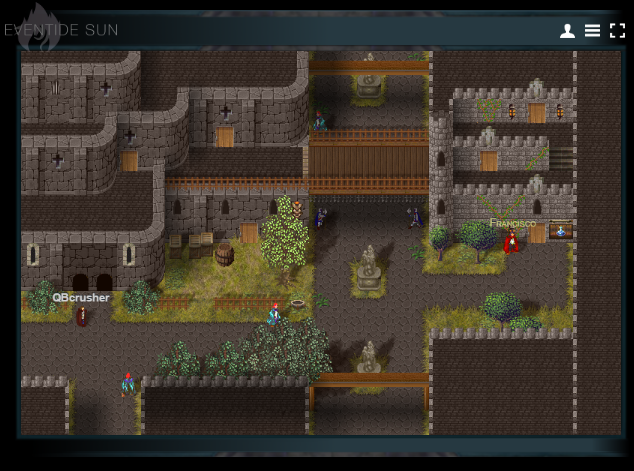Toggle fullscreen mode
The width and height of the screenshot is (634, 471).
coord(617,31)
